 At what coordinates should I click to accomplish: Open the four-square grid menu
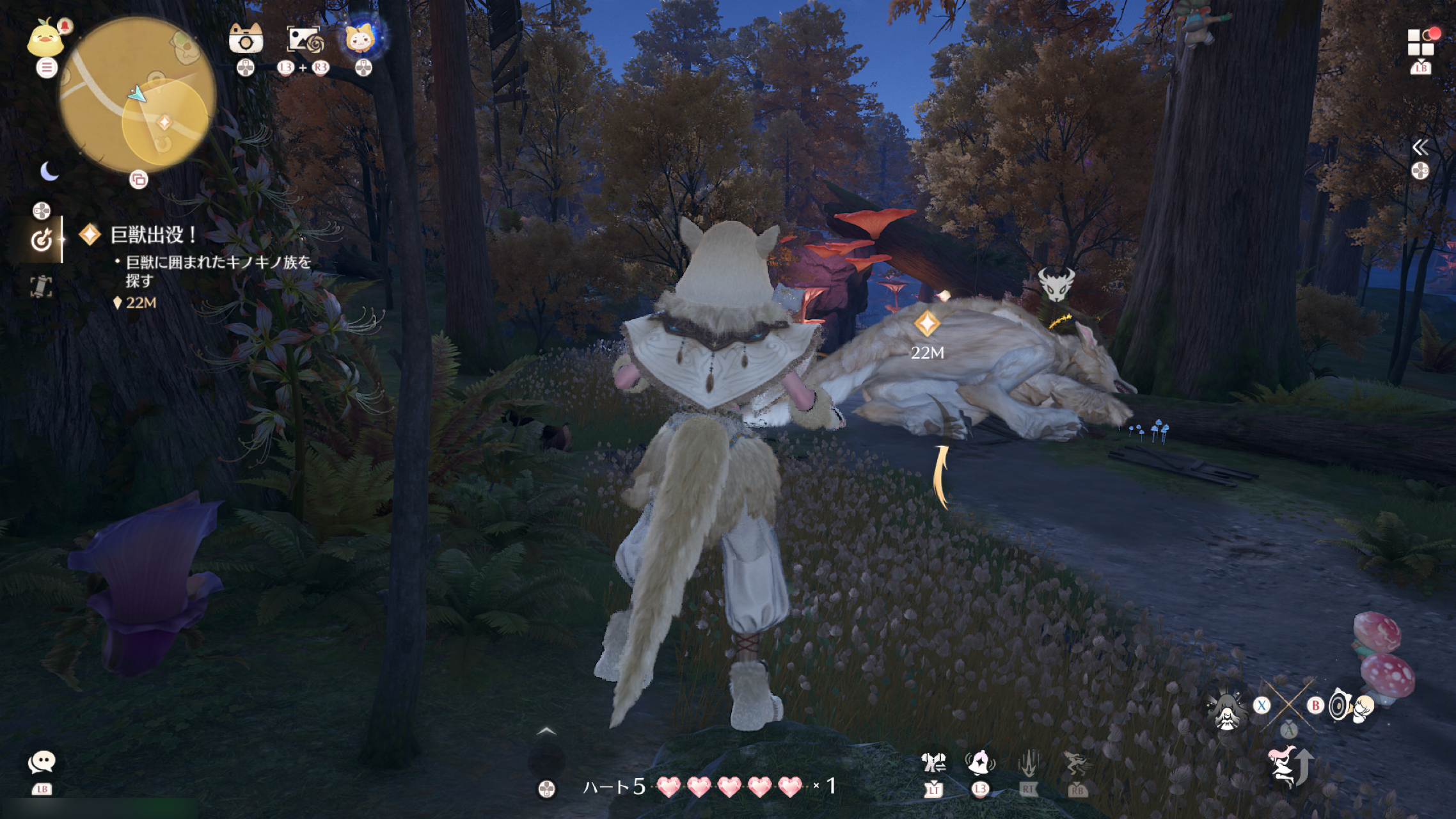(1421, 44)
